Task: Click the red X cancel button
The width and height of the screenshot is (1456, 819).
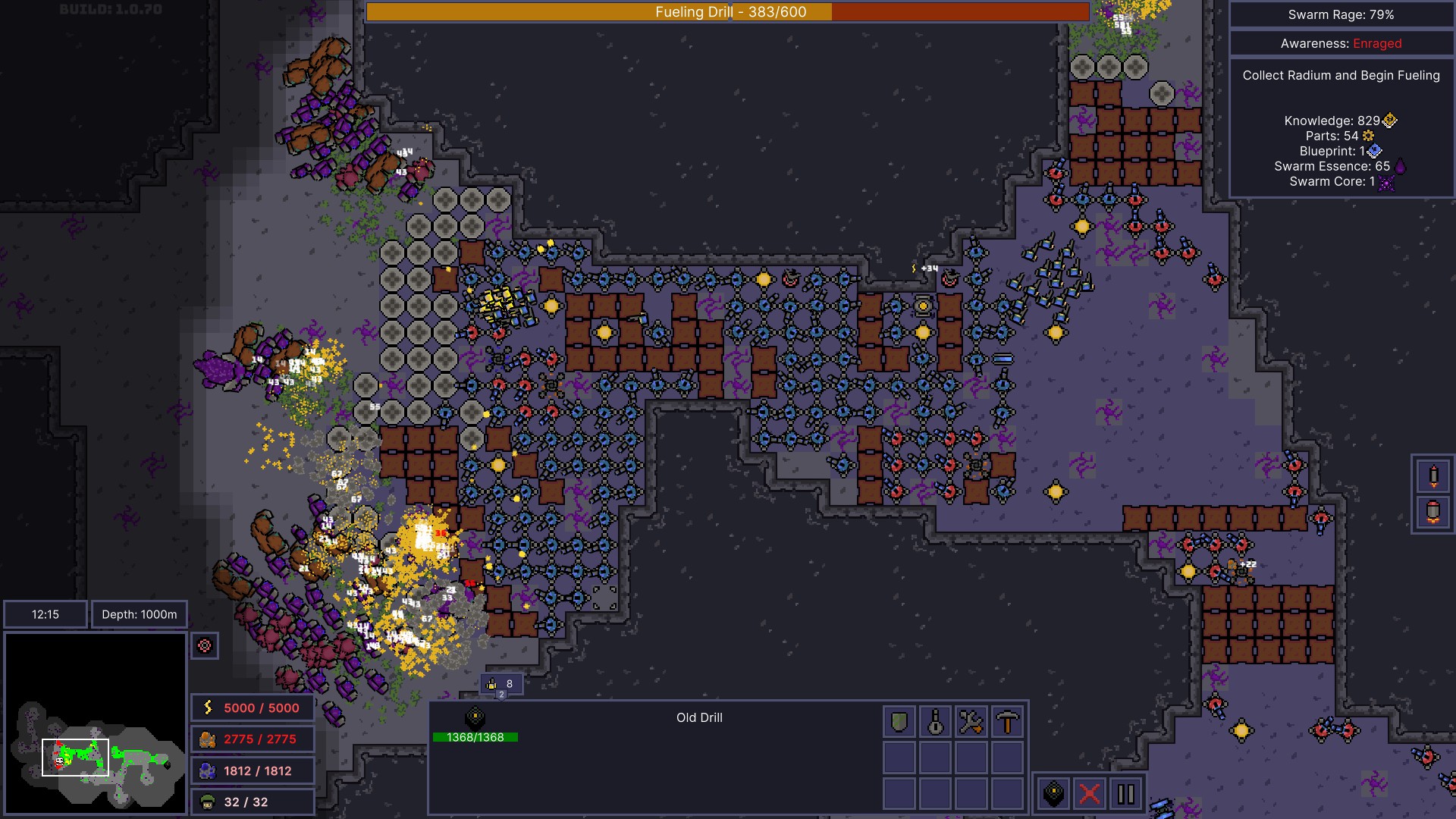Action: click(x=1090, y=794)
